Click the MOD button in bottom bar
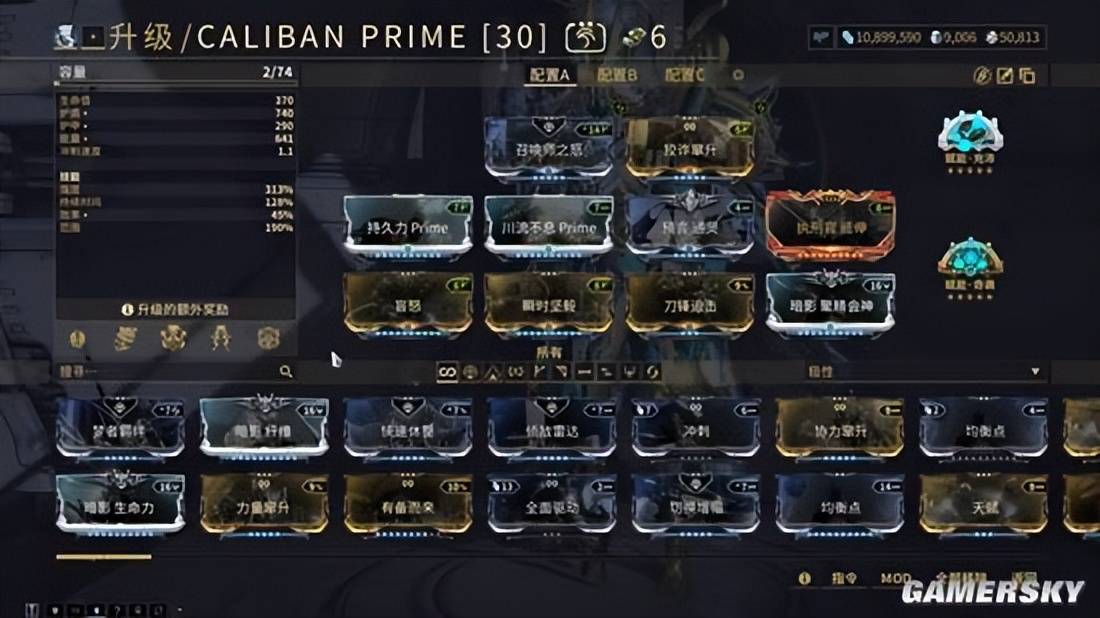 (x=895, y=579)
